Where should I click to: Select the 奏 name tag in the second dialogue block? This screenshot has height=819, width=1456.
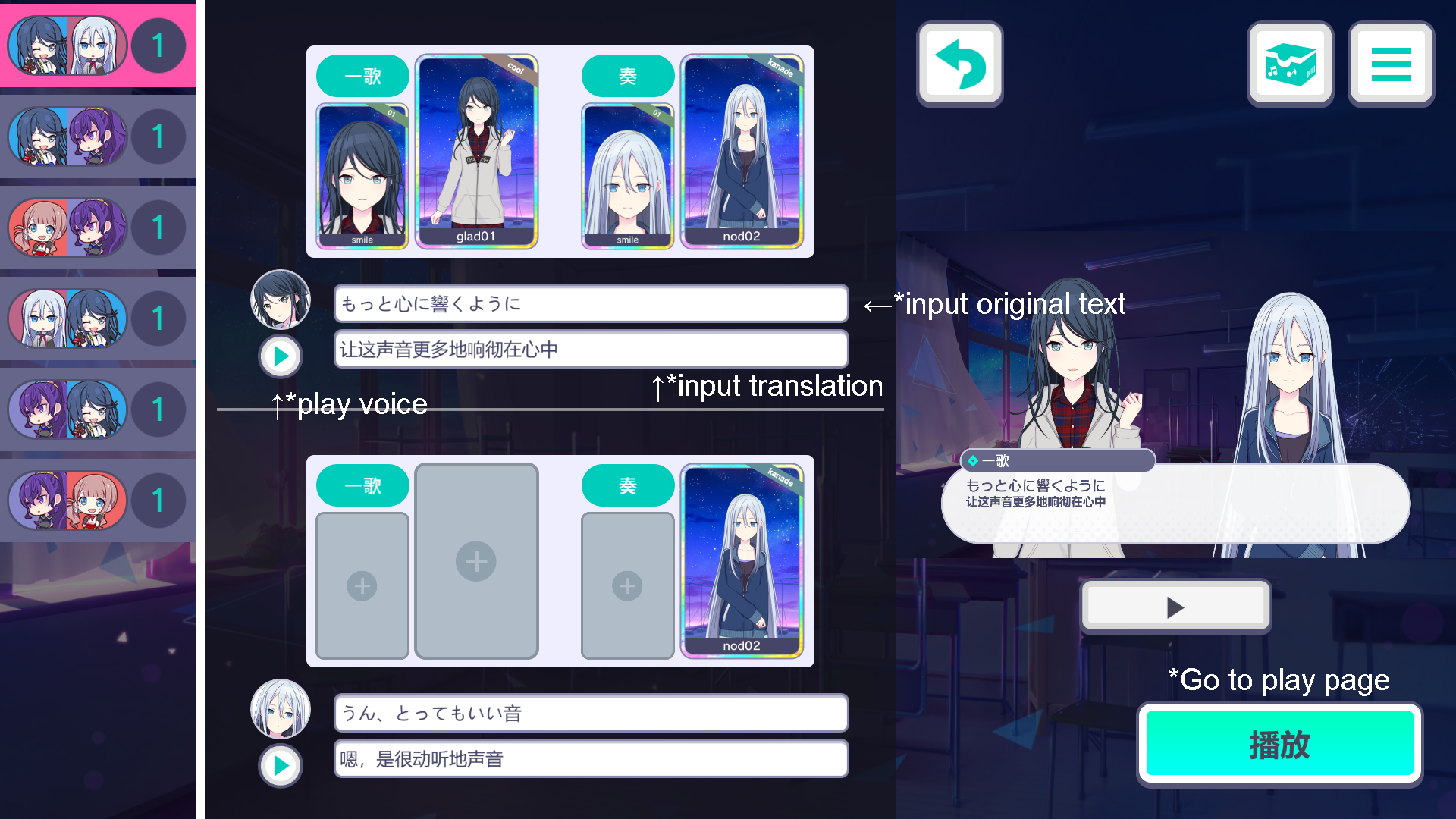[x=628, y=485]
